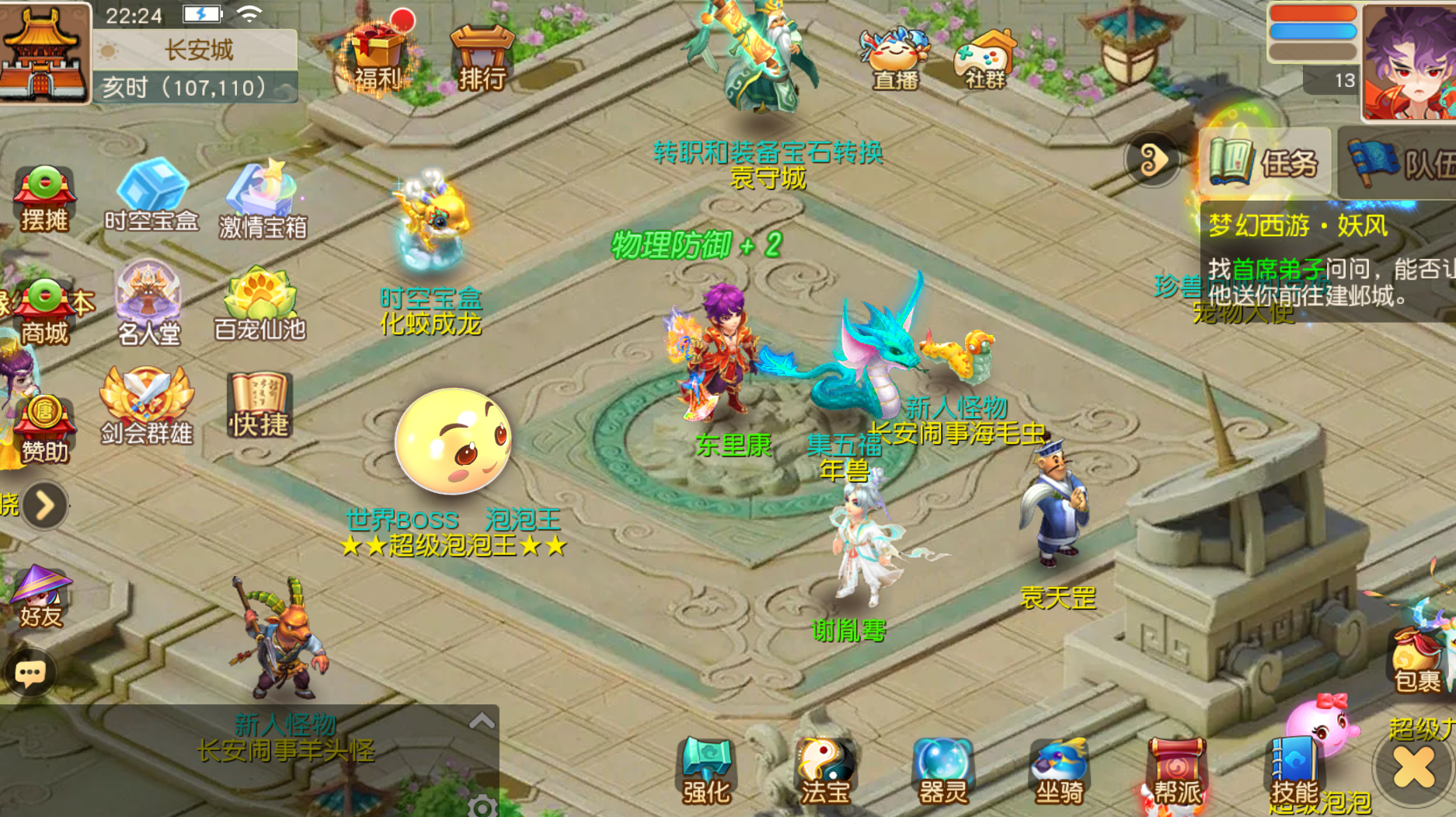Open the 百宠仙池 pet pool
The image size is (1456, 817).
(x=260, y=305)
